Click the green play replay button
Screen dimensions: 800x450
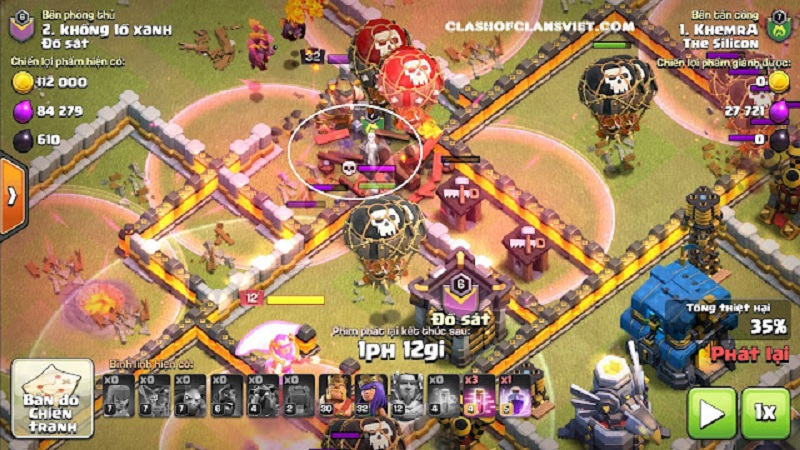712,412
